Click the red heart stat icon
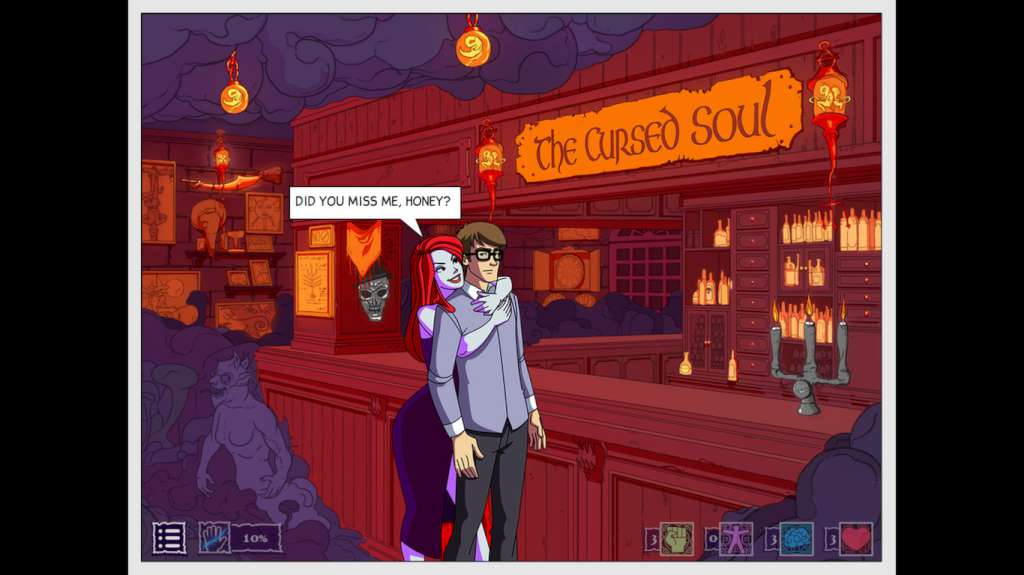 [x=856, y=539]
